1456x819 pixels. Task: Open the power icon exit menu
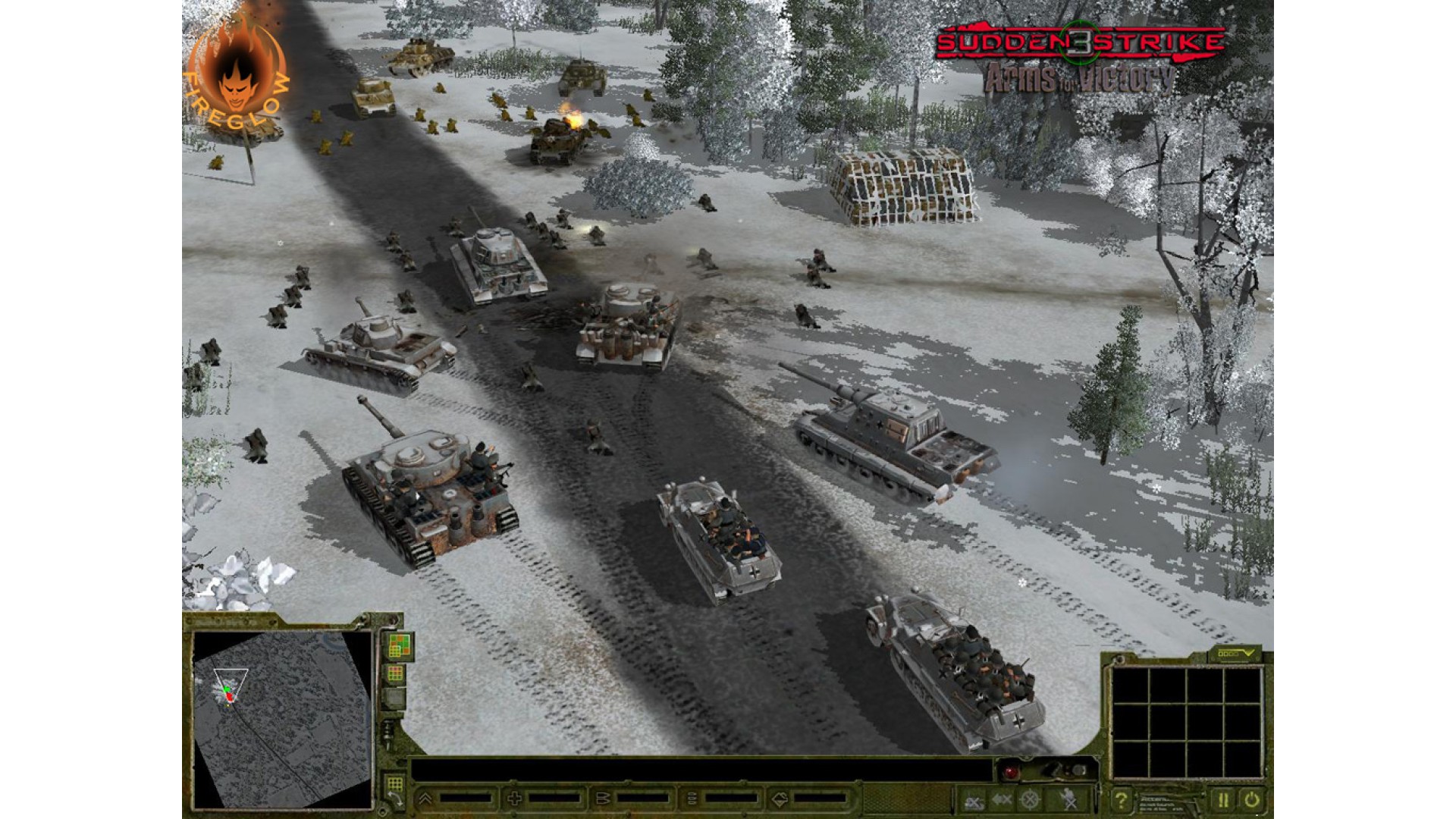point(1252,799)
